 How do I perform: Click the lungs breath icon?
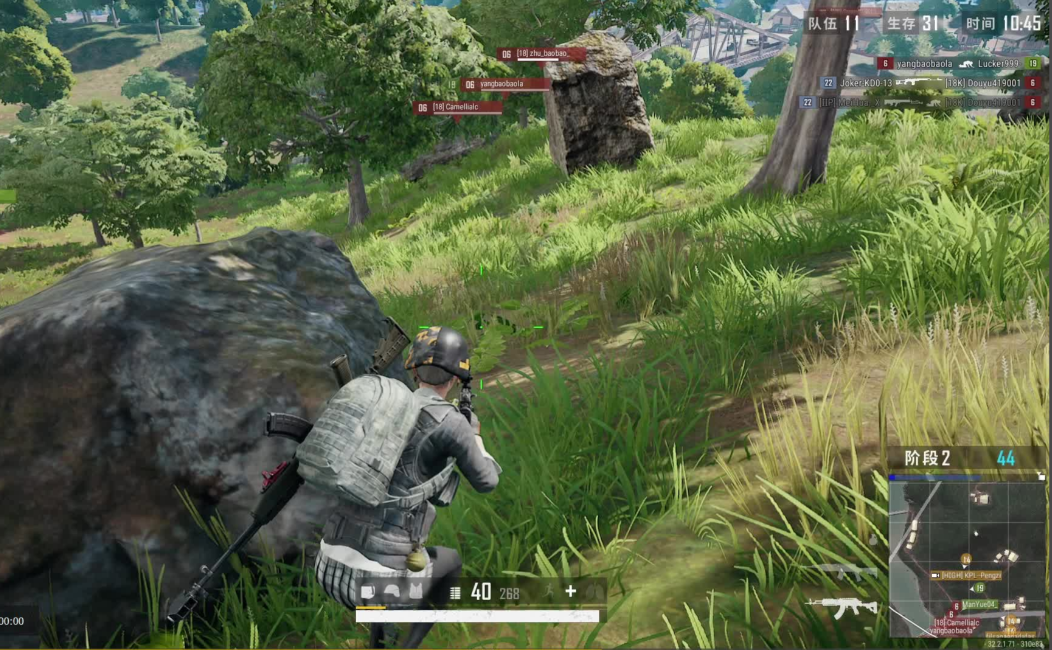pyautogui.click(x=594, y=592)
